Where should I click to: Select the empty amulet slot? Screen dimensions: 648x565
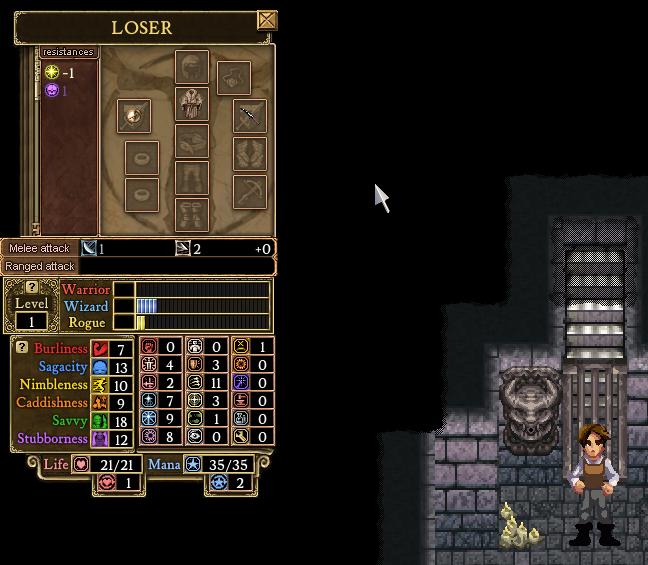click(x=233, y=77)
